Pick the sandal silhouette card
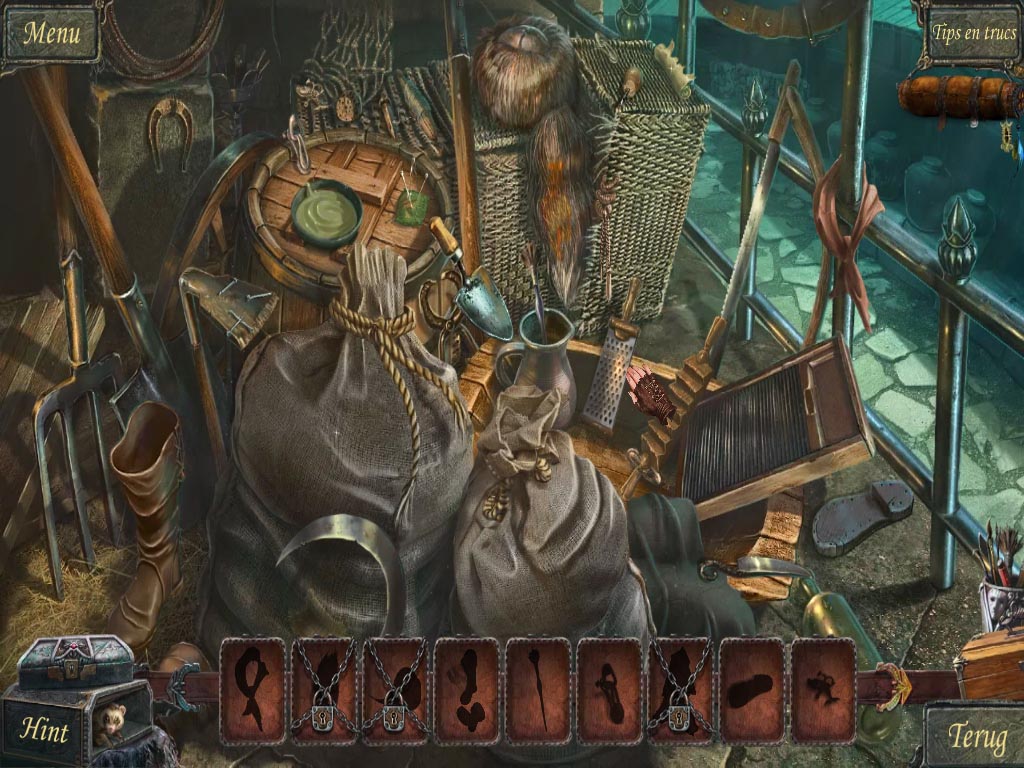Screen dimensions: 1024x768 point(610,690)
